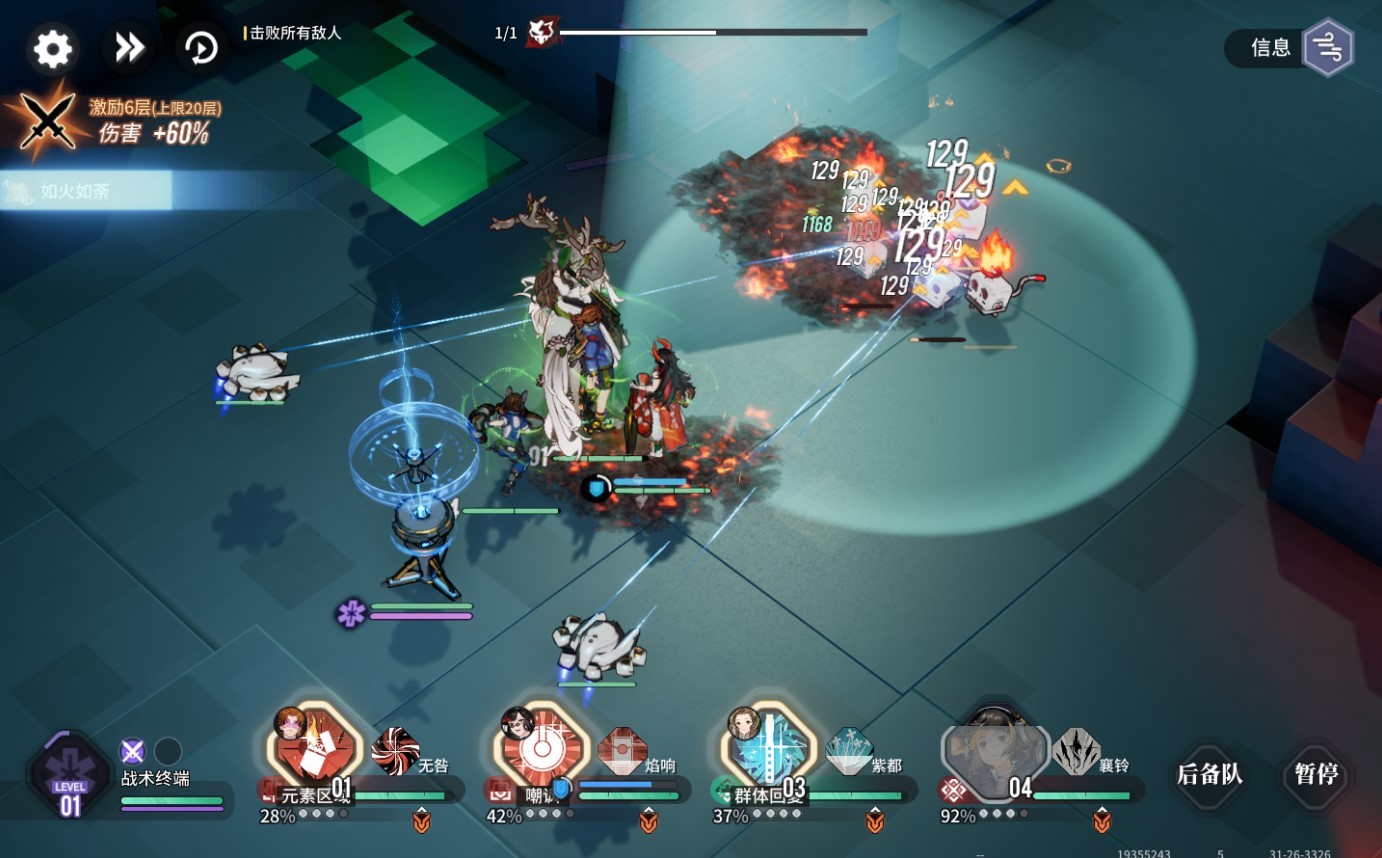
Task: Open the 后备队 reserve team
Action: (x=1209, y=774)
